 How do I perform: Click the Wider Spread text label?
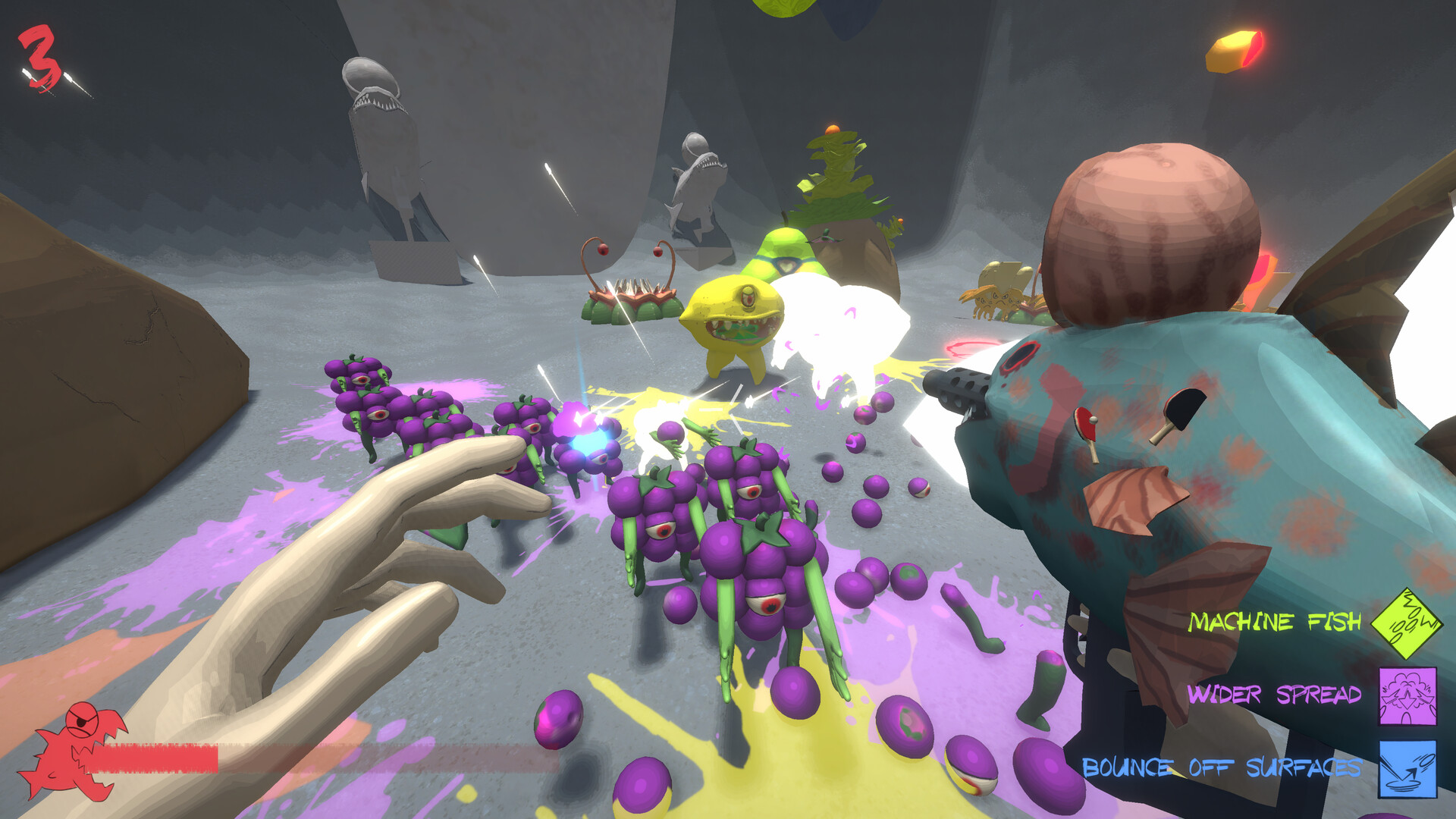[x=1276, y=694]
